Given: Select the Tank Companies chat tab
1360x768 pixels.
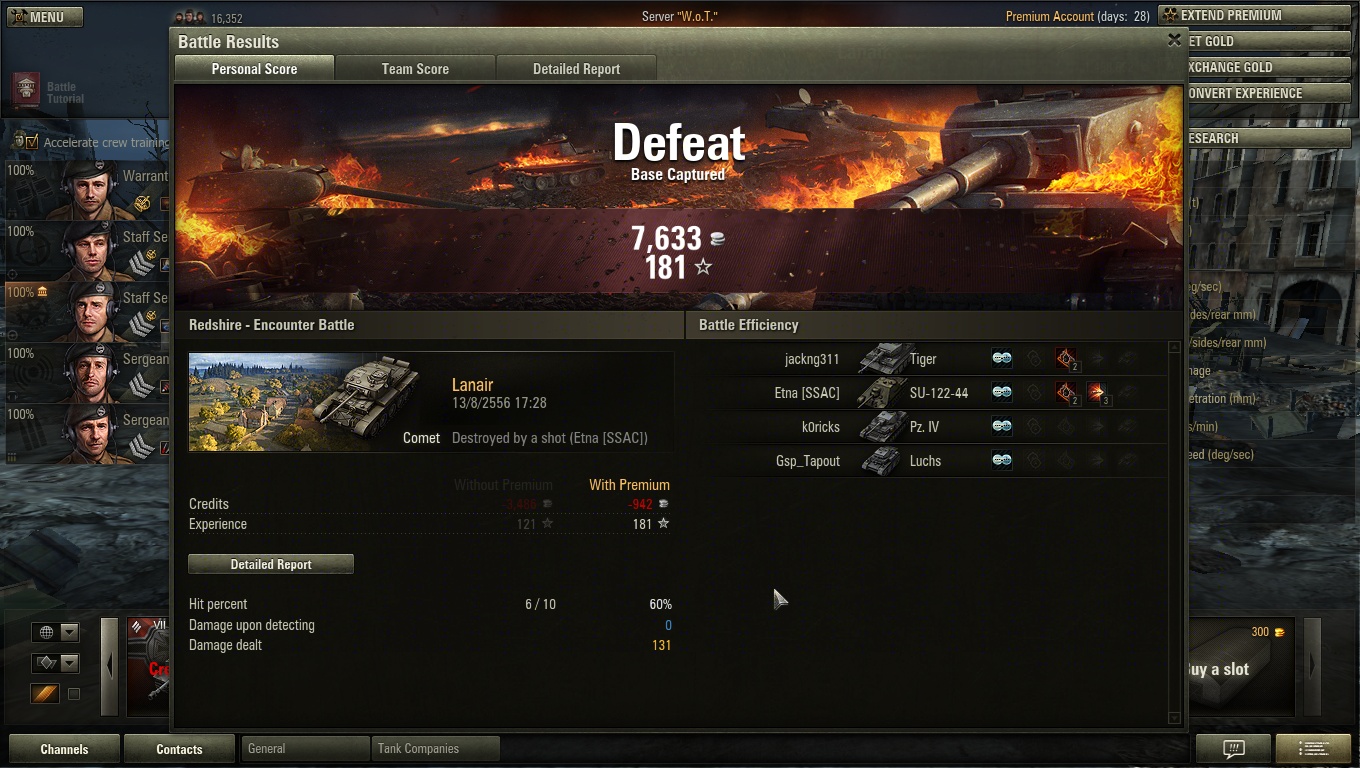Looking at the screenshot, I should pyautogui.click(x=435, y=748).
